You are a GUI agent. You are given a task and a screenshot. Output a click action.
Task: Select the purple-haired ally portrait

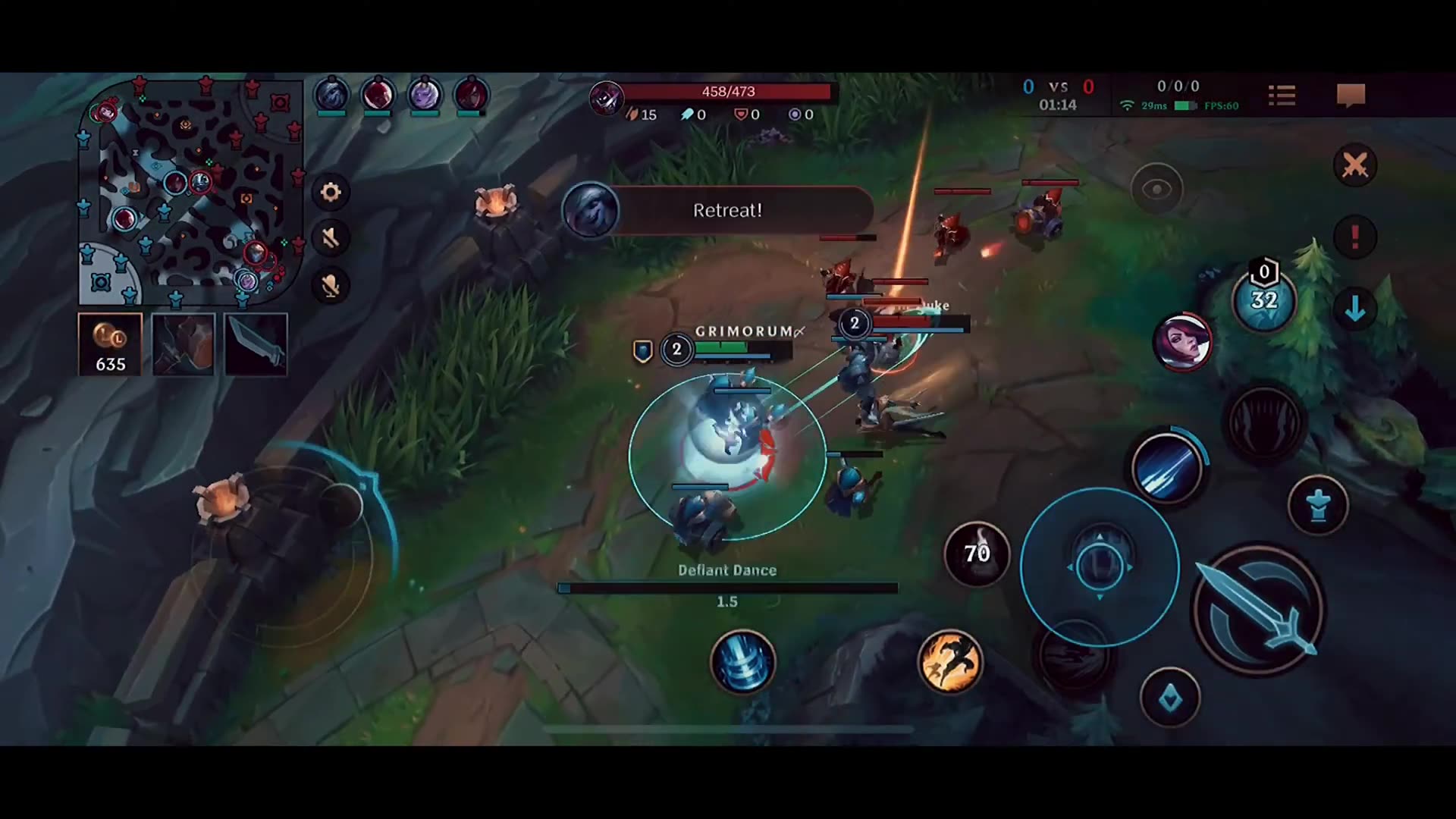tap(424, 96)
